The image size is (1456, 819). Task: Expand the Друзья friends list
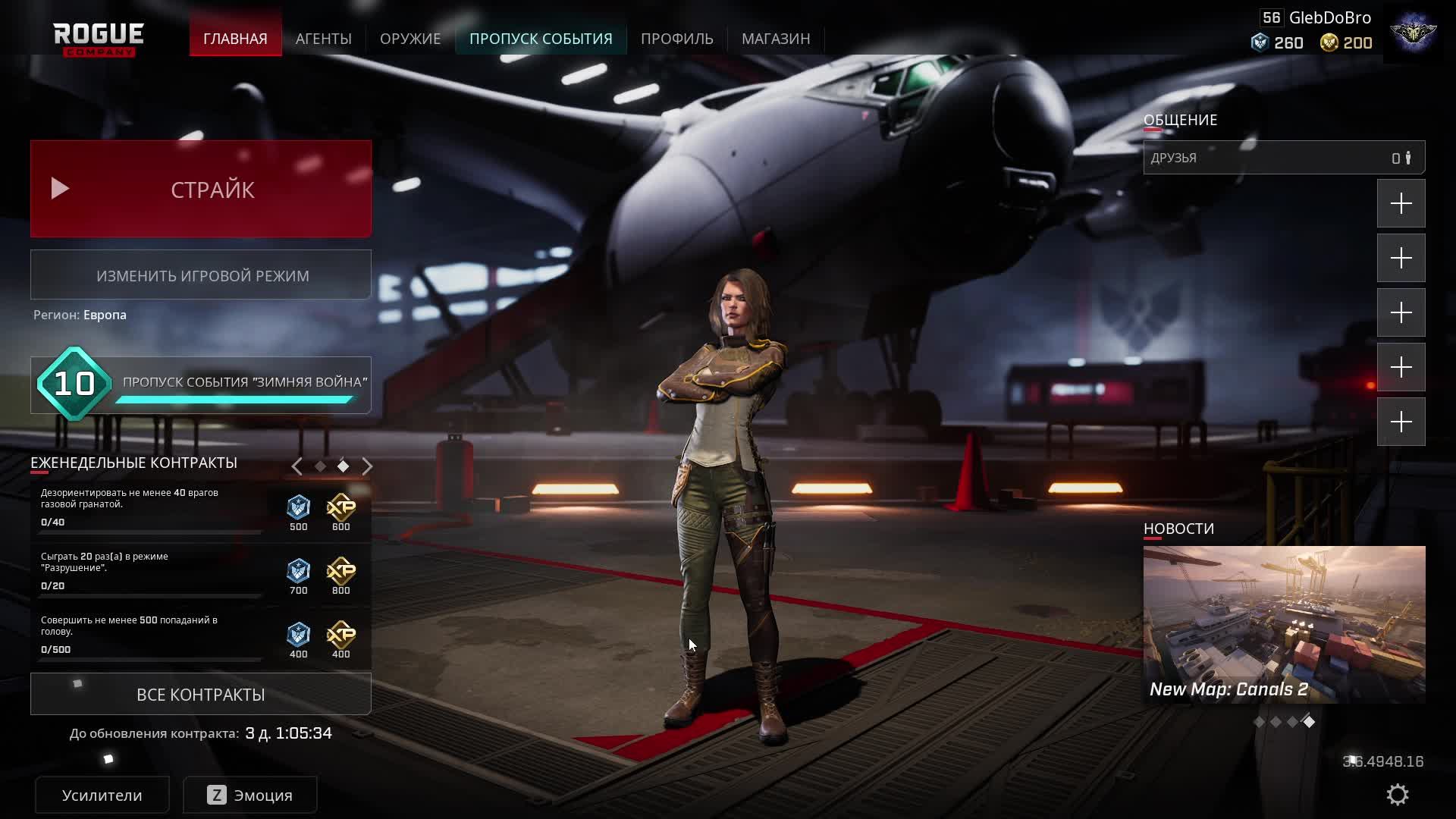point(1284,158)
